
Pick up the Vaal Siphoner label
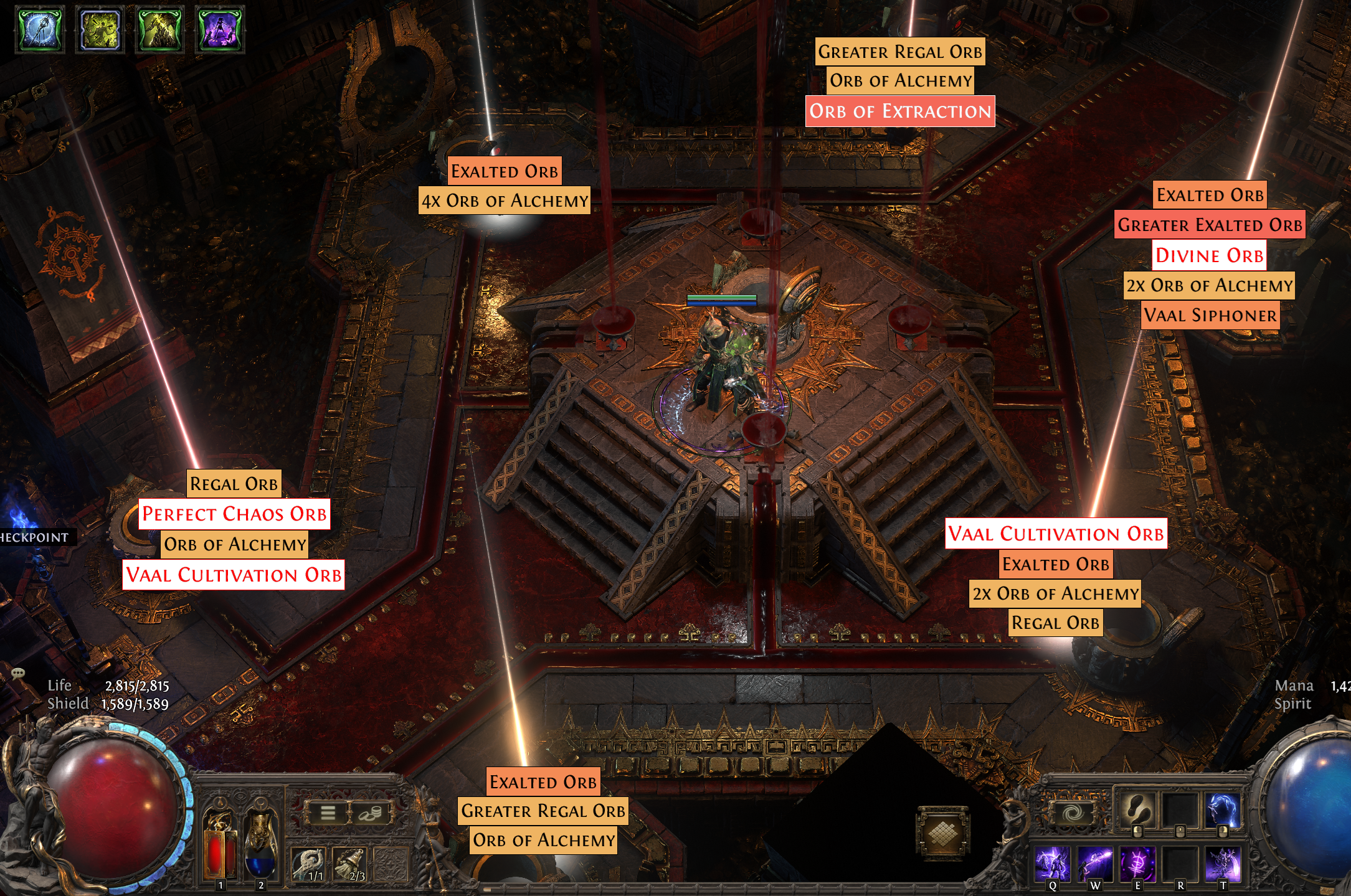pos(1210,315)
